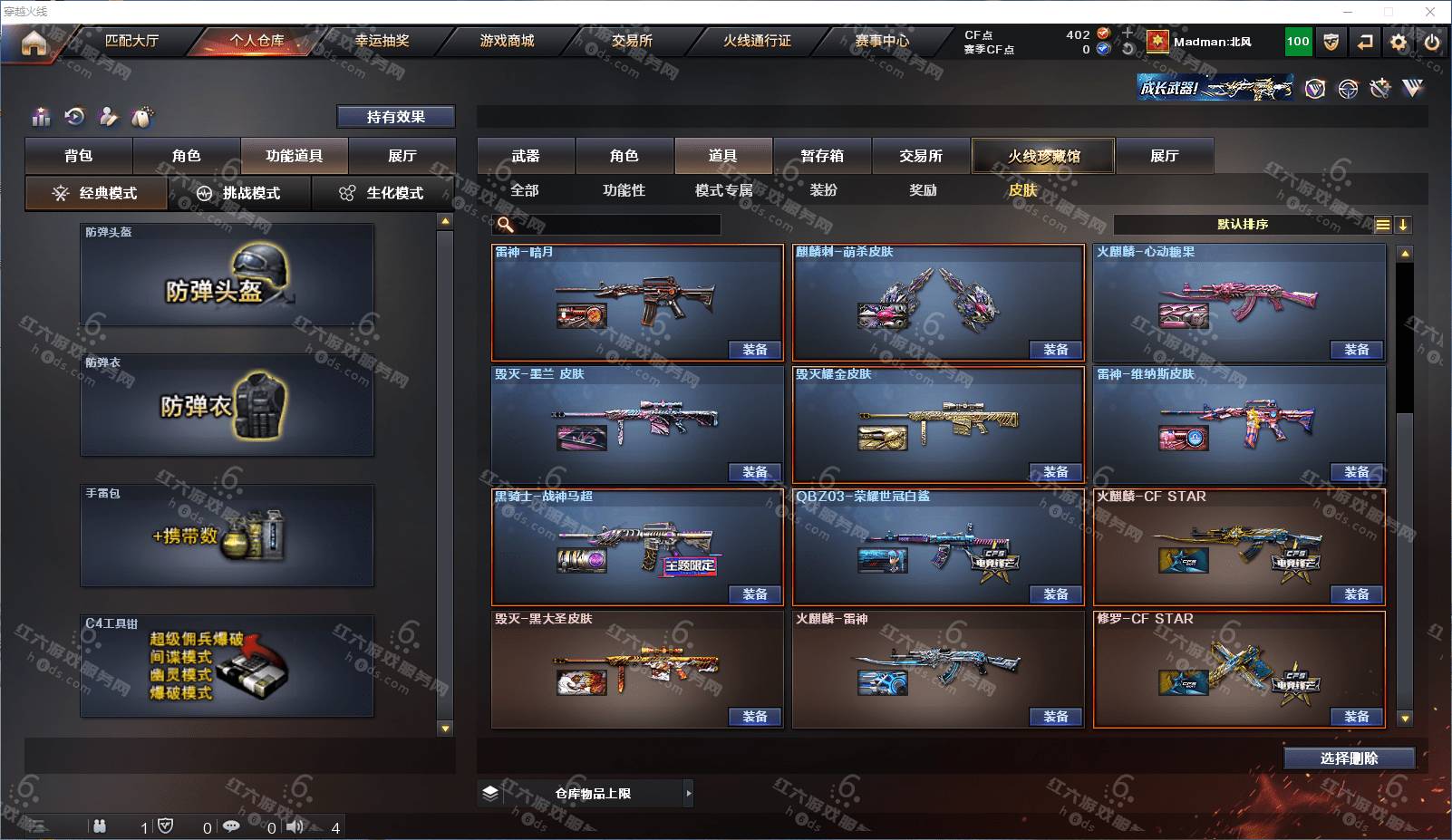Equip the 雷神-暗月 skin
This screenshot has height=840, width=1452.
click(754, 350)
